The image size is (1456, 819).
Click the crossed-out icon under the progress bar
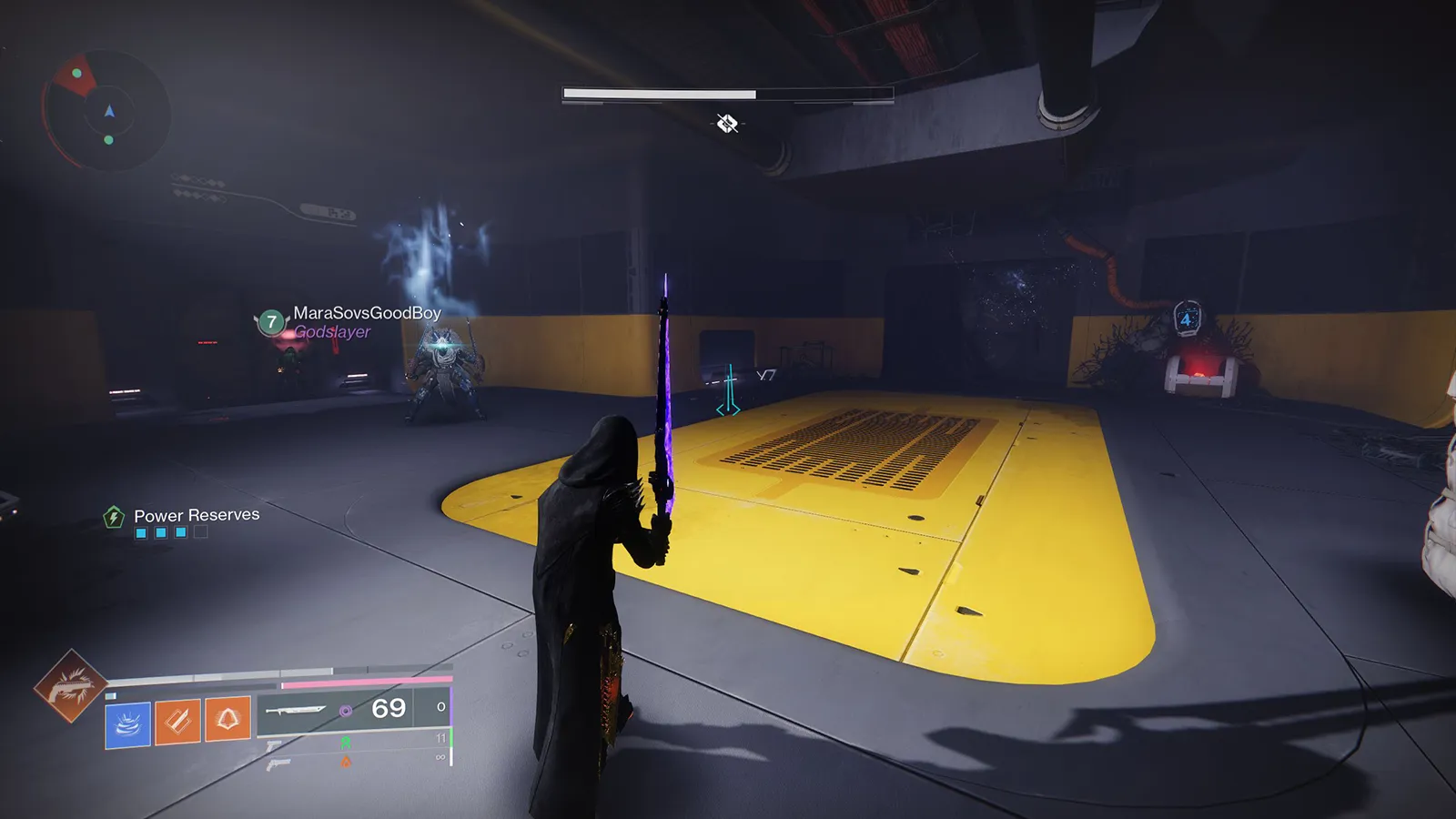pos(726,124)
